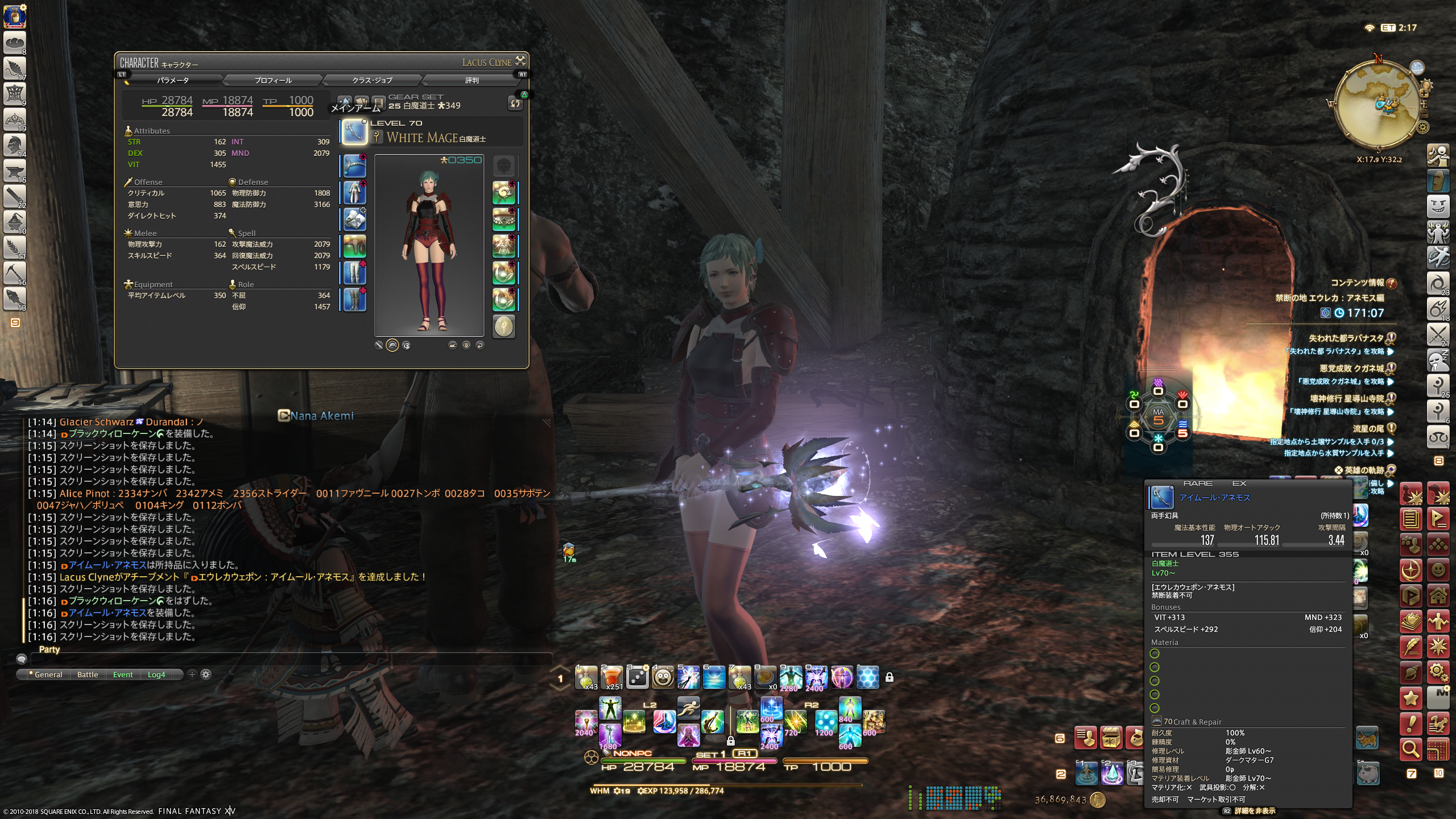Open the magnifying glass search icon
The image size is (1456, 819).
[x=1410, y=750]
